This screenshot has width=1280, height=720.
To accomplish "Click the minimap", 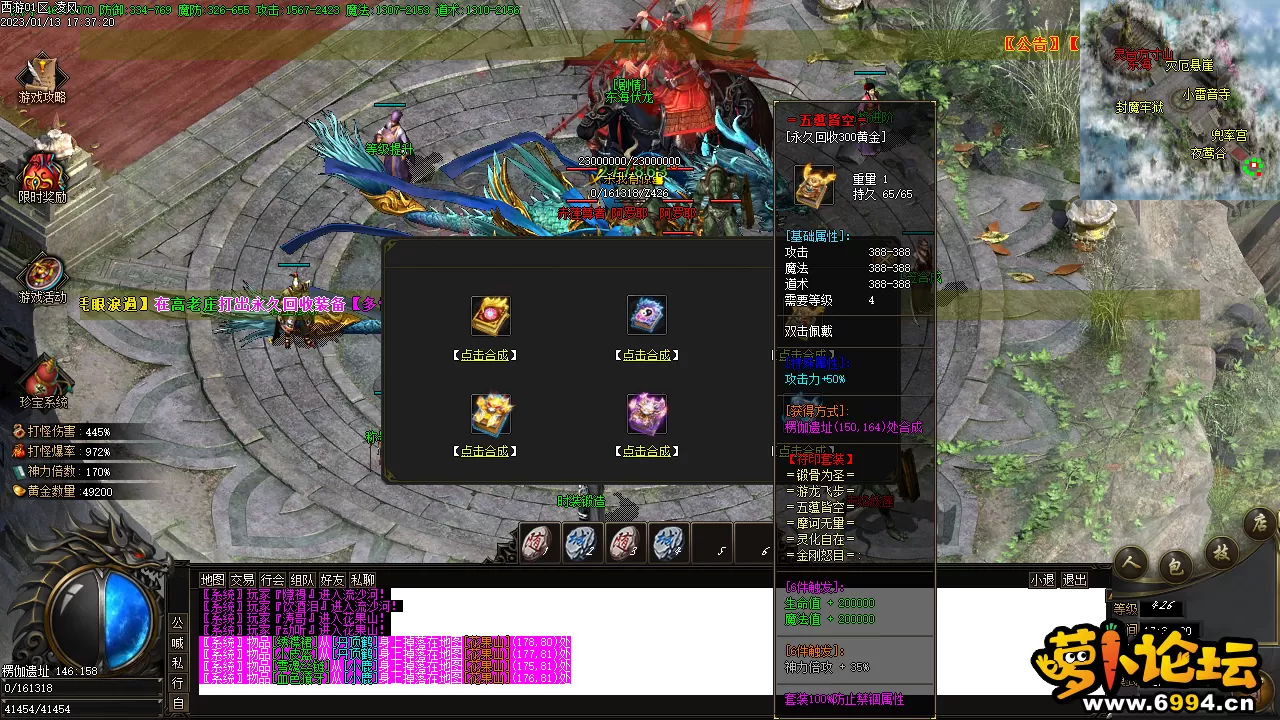I will 1179,99.
